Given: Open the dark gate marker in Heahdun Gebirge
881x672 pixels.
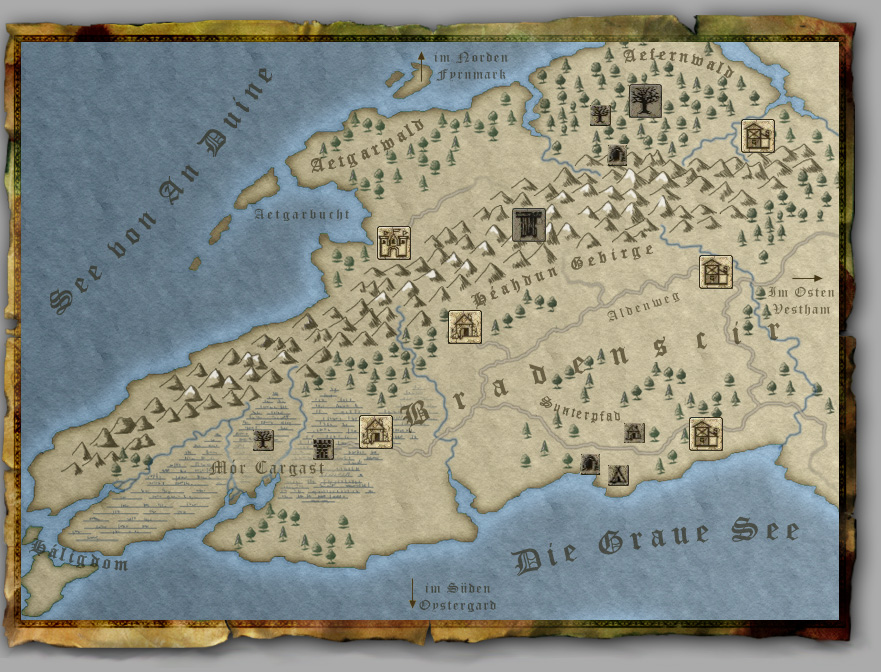Looking at the screenshot, I should click(x=528, y=225).
